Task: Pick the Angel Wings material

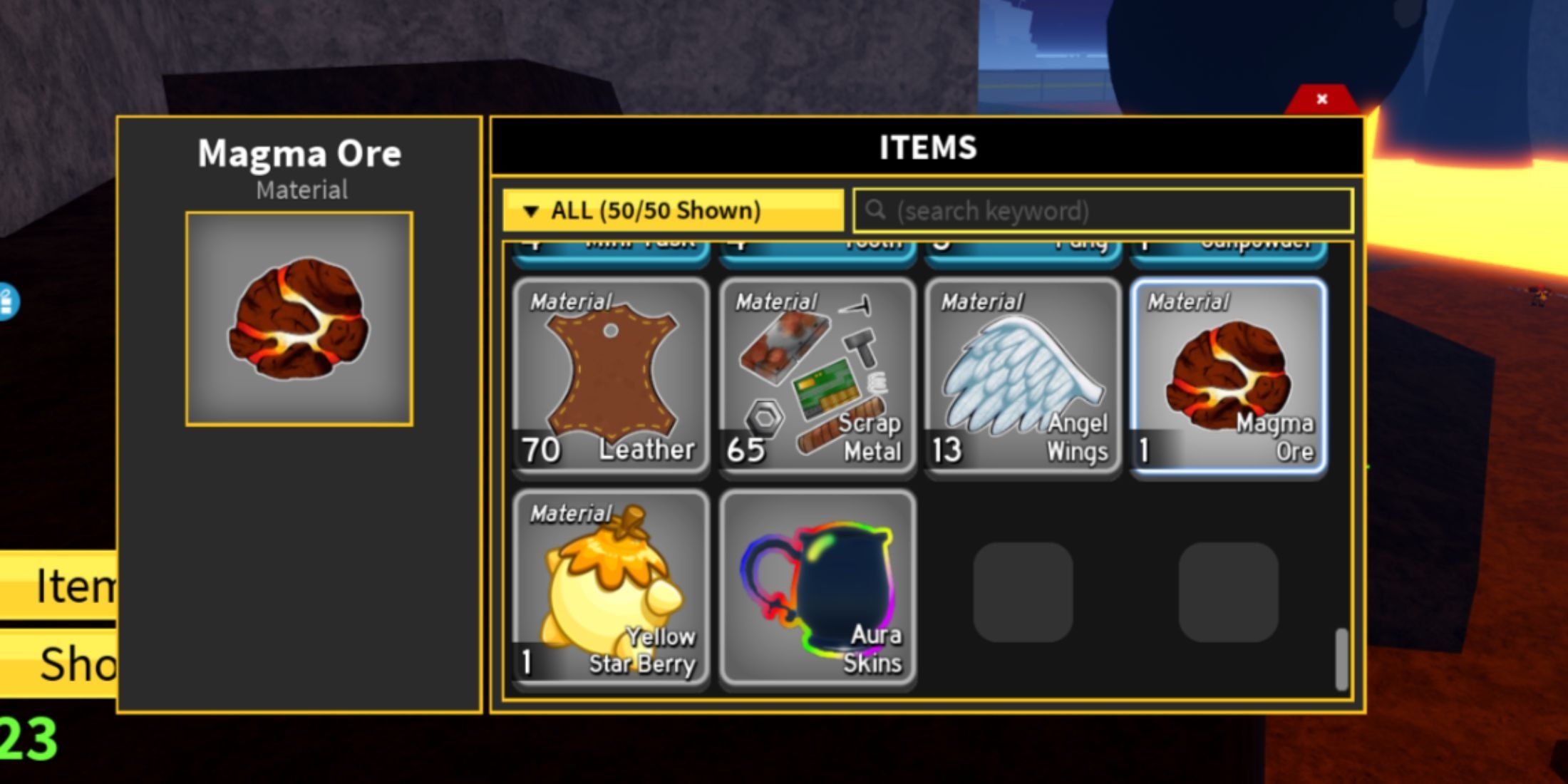Action: coord(1022,377)
